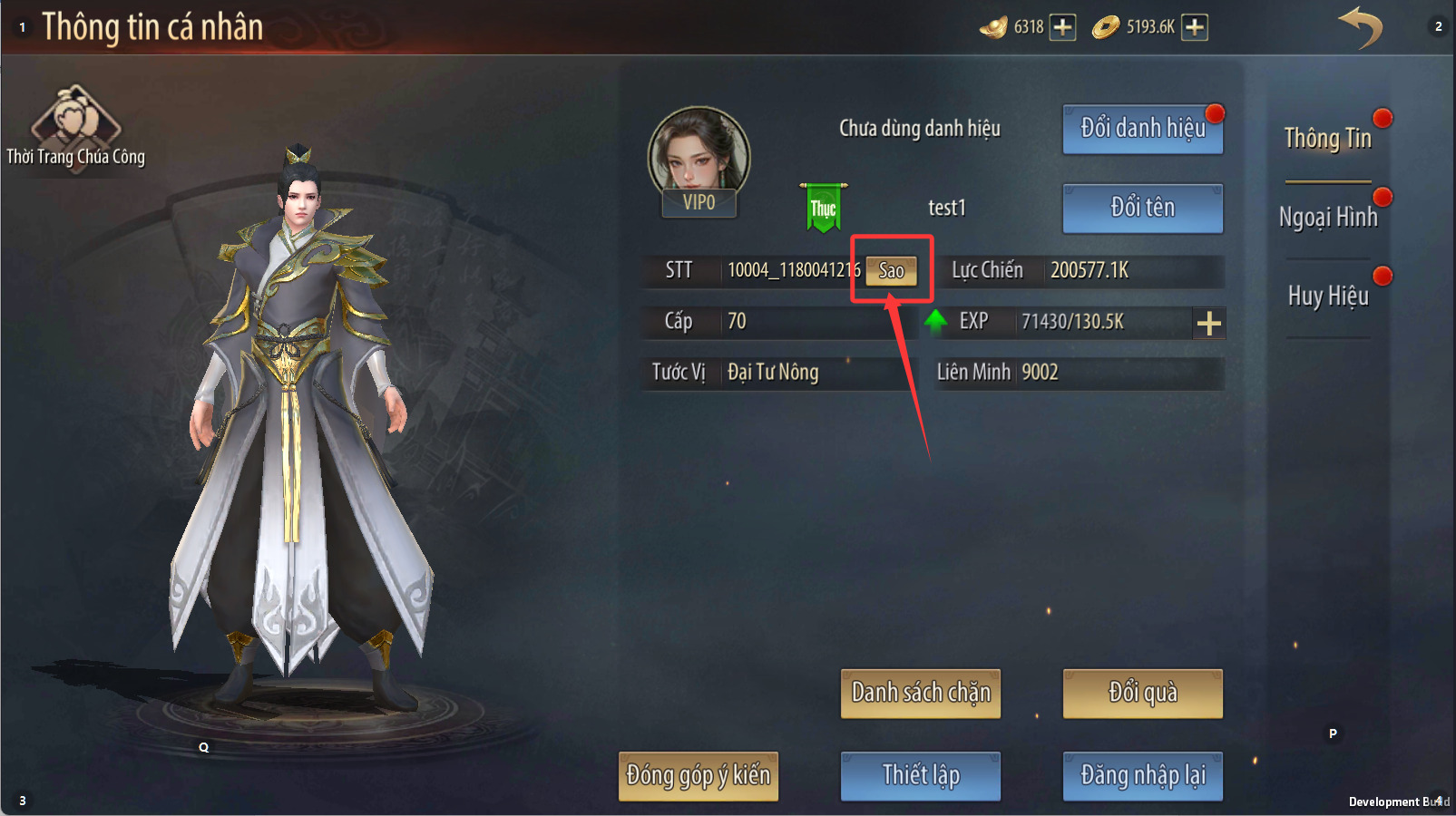The width and height of the screenshot is (1456, 816).
Task: Add EXP with the plus button
Action: click(x=1208, y=323)
